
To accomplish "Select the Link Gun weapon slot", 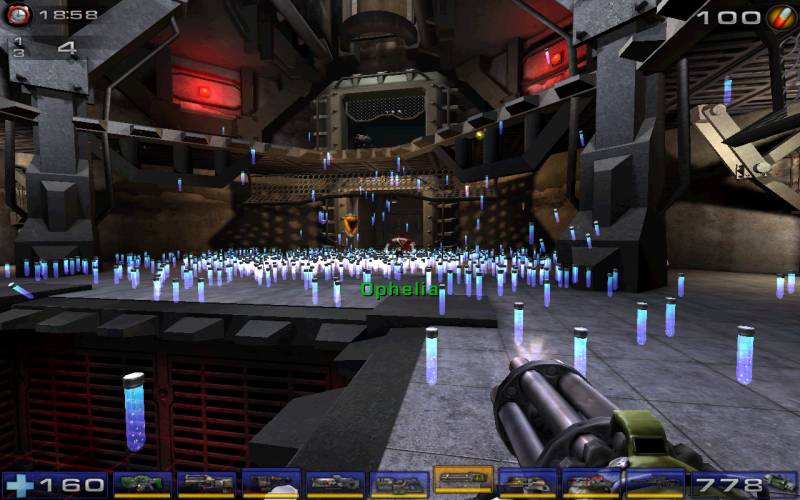I will [x=399, y=484].
